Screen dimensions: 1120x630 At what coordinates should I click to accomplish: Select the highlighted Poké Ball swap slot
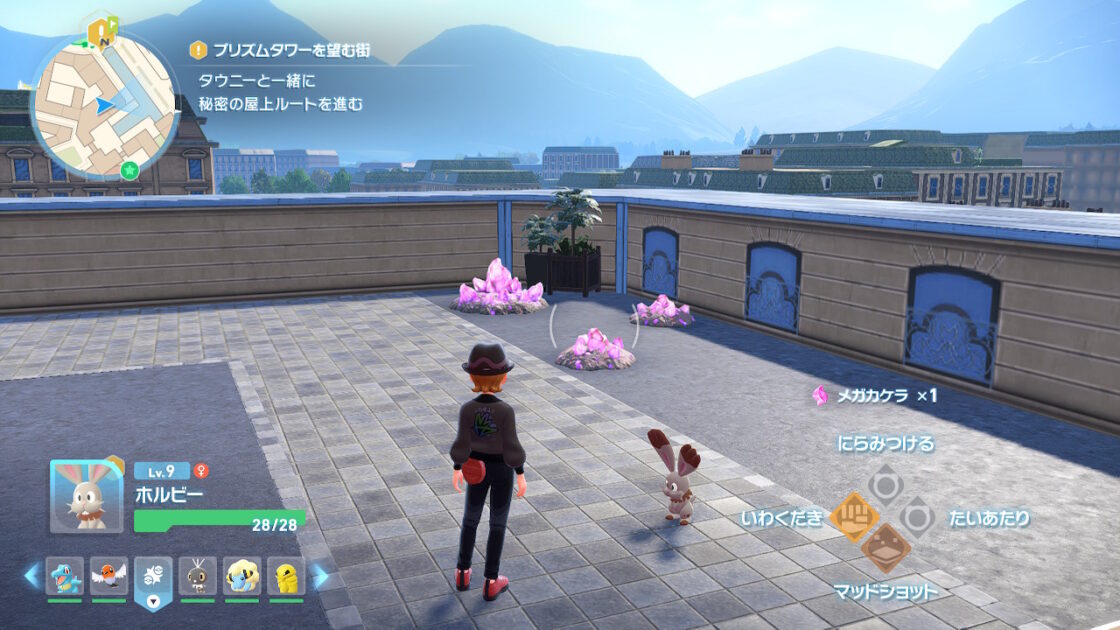point(153,579)
